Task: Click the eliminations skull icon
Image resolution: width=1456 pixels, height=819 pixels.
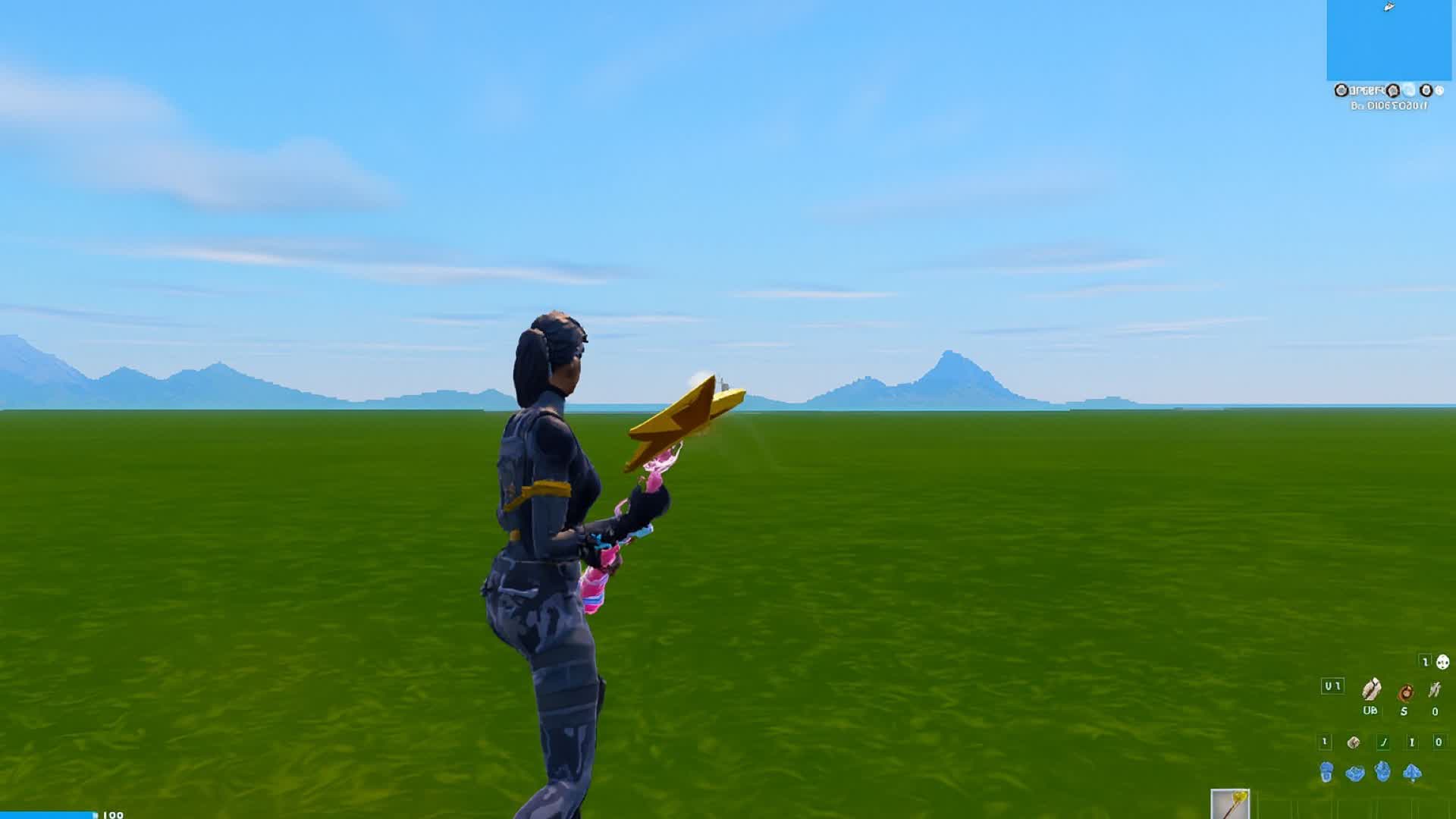Action: (1442, 662)
